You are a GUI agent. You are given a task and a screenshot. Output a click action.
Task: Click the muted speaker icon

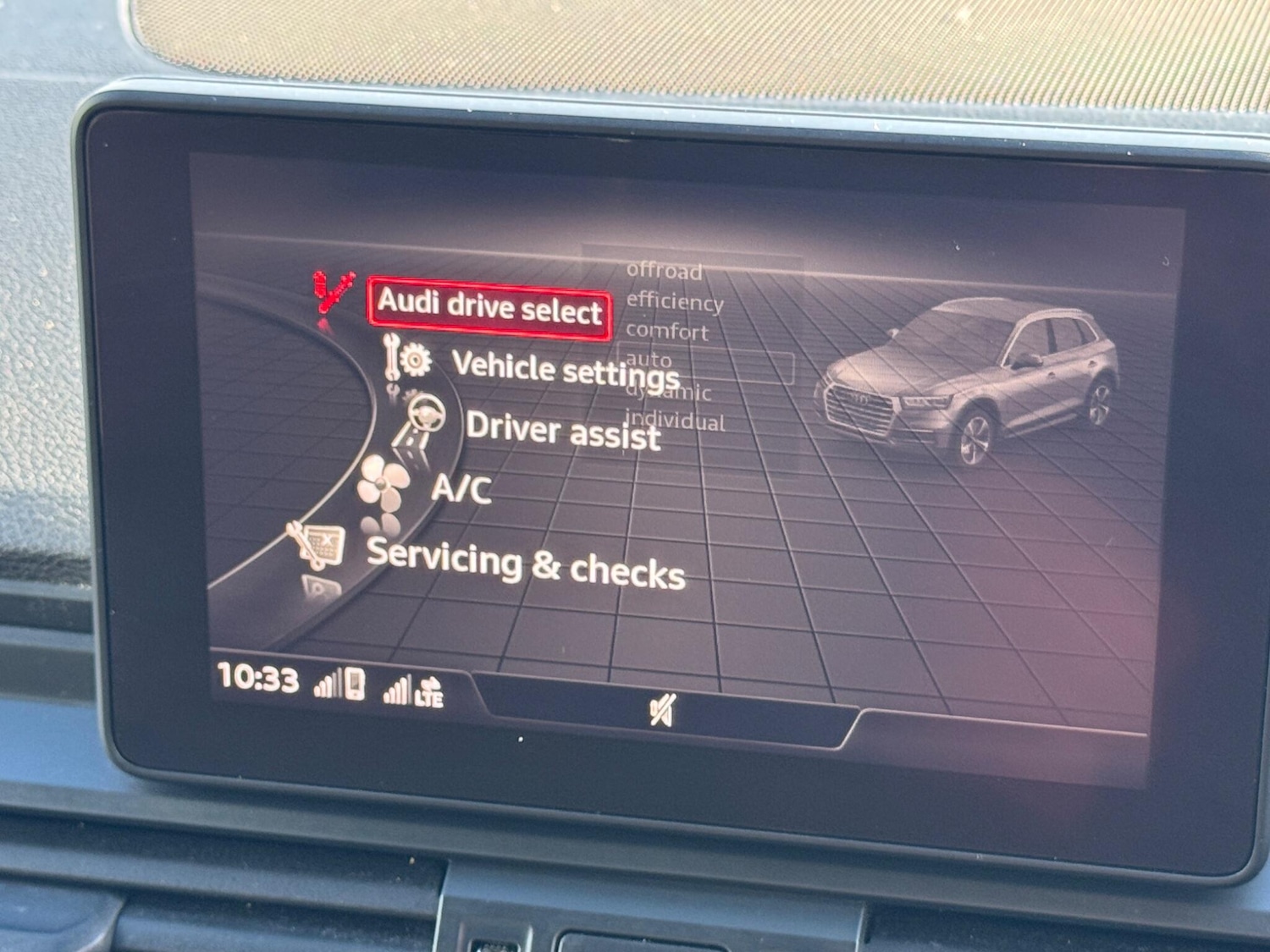pyautogui.click(x=662, y=711)
